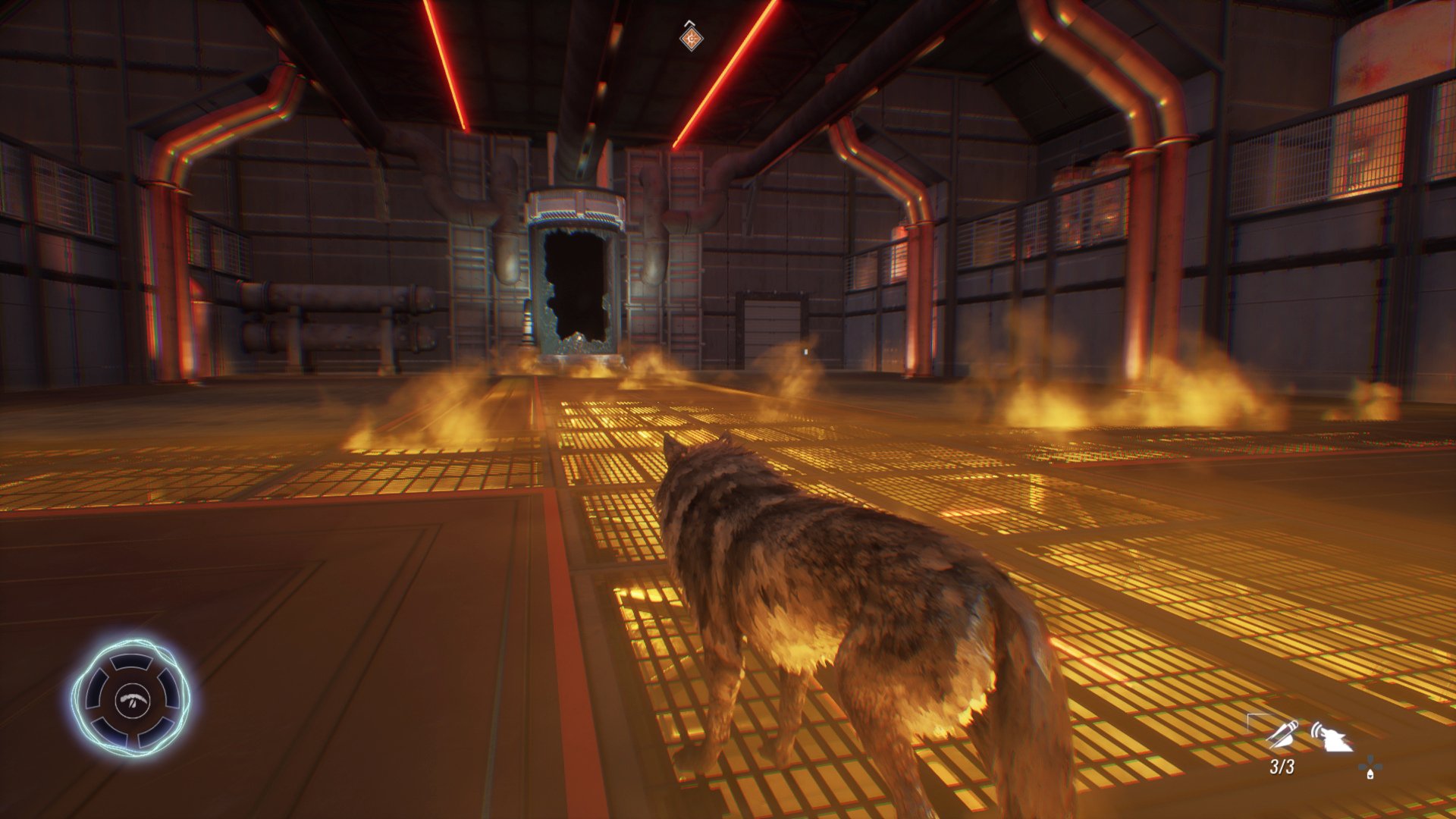This screenshot has height=819, width=1456.
Task: Select the feather dart icon in the HUD
Action: 1283,734
